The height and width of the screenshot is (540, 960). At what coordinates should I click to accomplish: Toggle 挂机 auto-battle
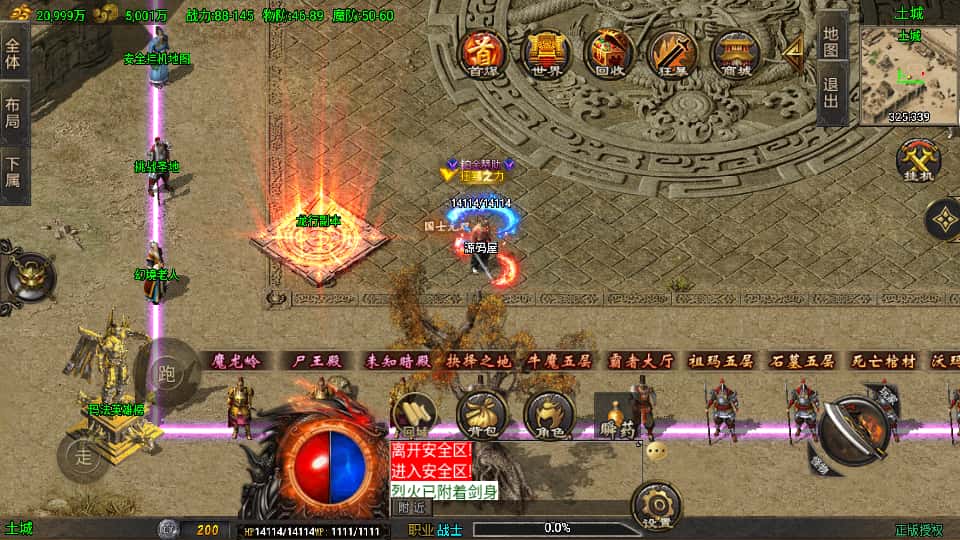coord(915,162)
